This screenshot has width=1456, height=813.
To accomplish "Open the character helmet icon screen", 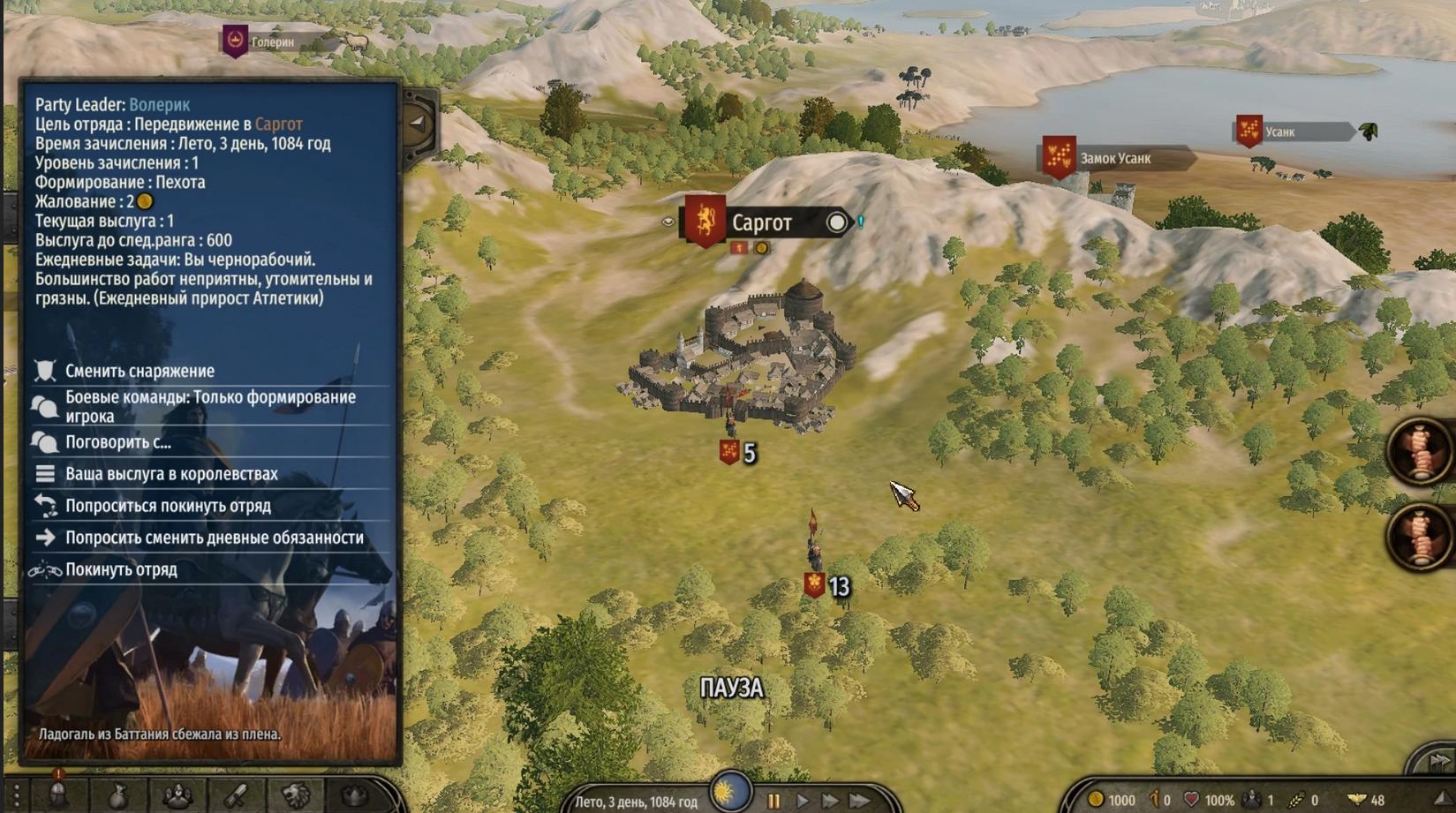I will pos(58,796).
